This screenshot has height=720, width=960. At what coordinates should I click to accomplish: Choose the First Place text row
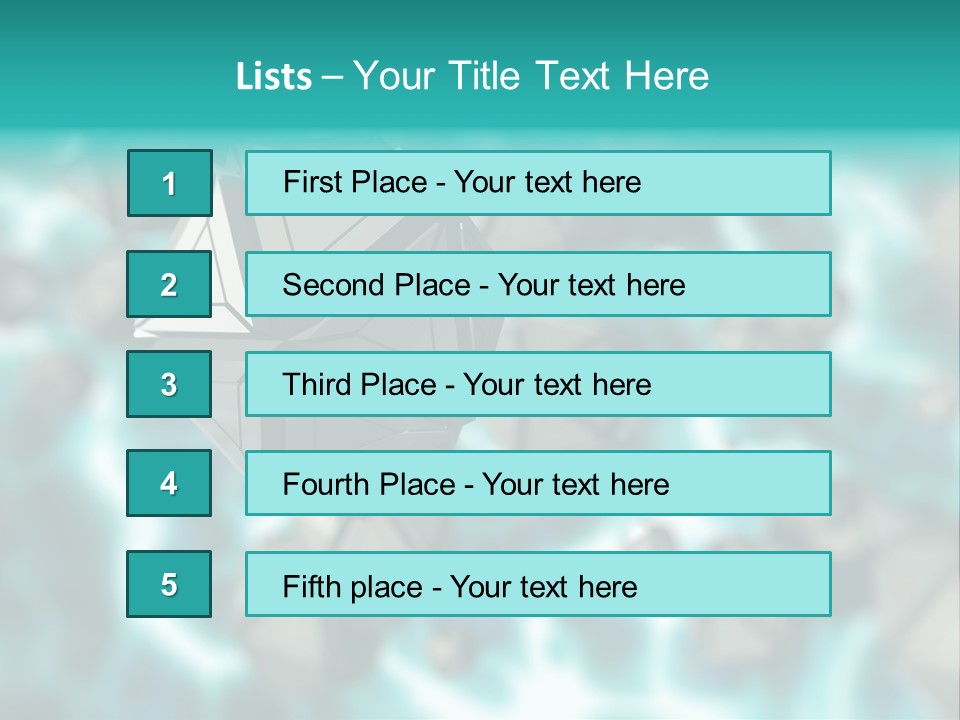pyautogui.click(x=538, y=183)
